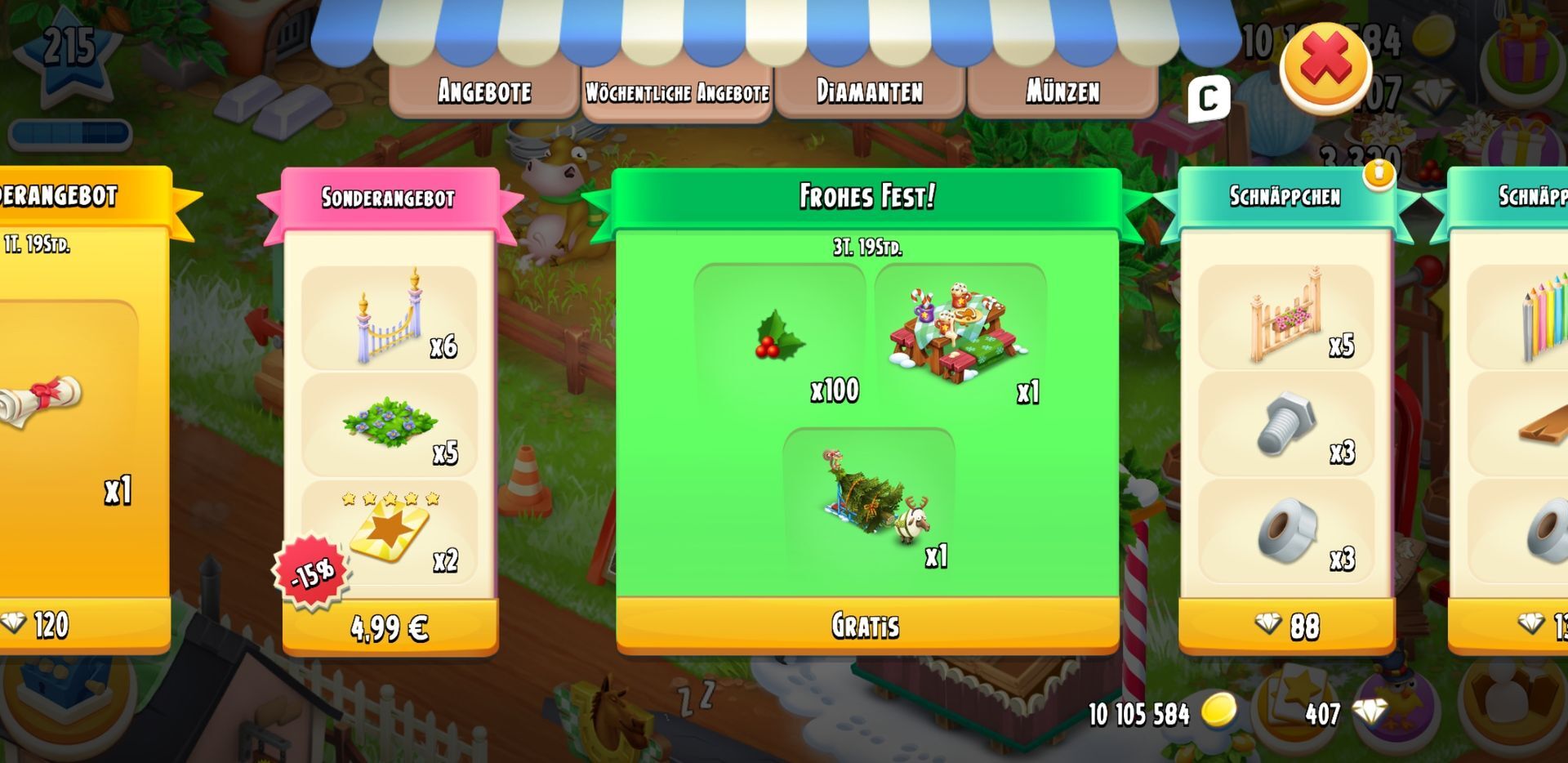Purchase the Schnäppchen for 88 diamonds
Viewport: 1568px width, 763px height.
click(x=1286, y=627)
